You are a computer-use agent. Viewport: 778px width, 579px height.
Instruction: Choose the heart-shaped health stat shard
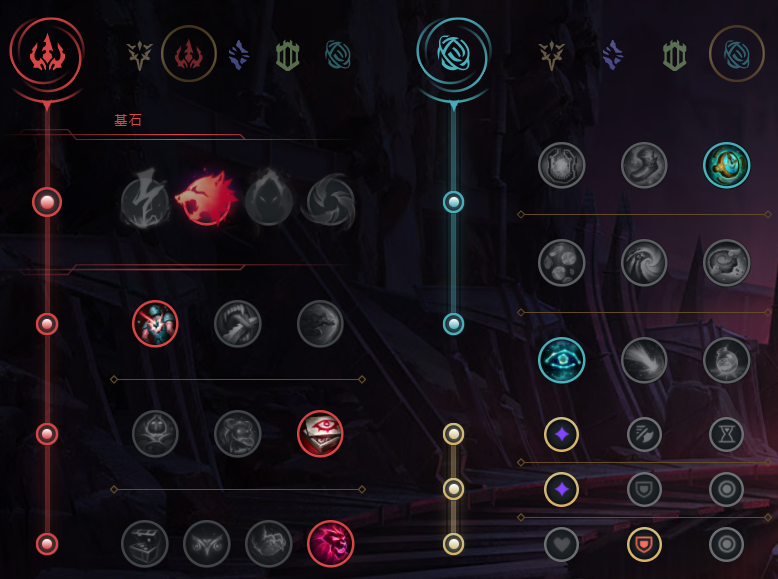click(x=562, y=544)
